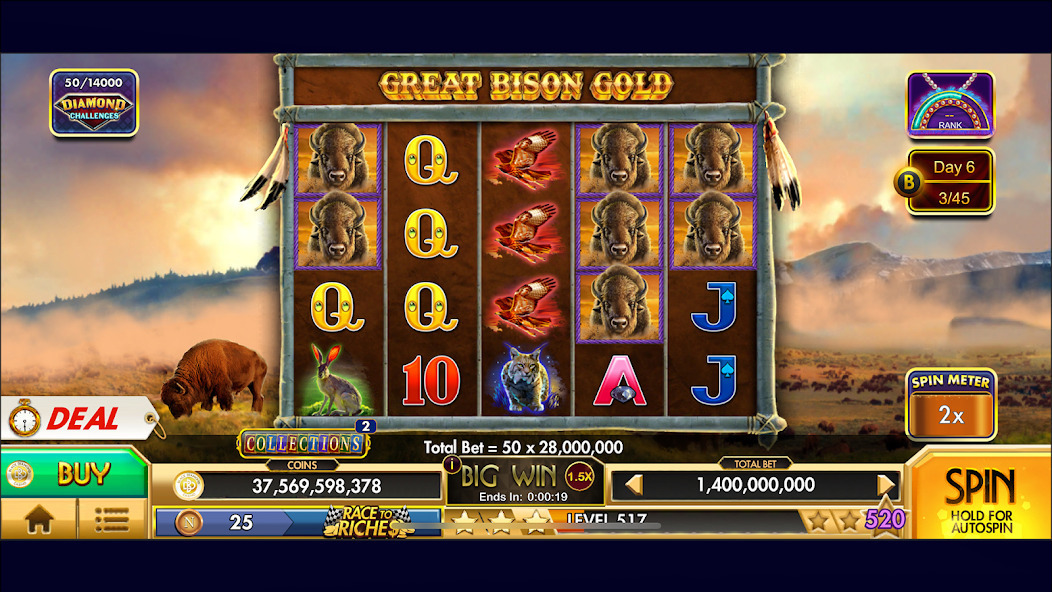The height and width of the screenshot is (592, 1052).
Task: Open the Race to Riches event
Action: pos(367,522)
